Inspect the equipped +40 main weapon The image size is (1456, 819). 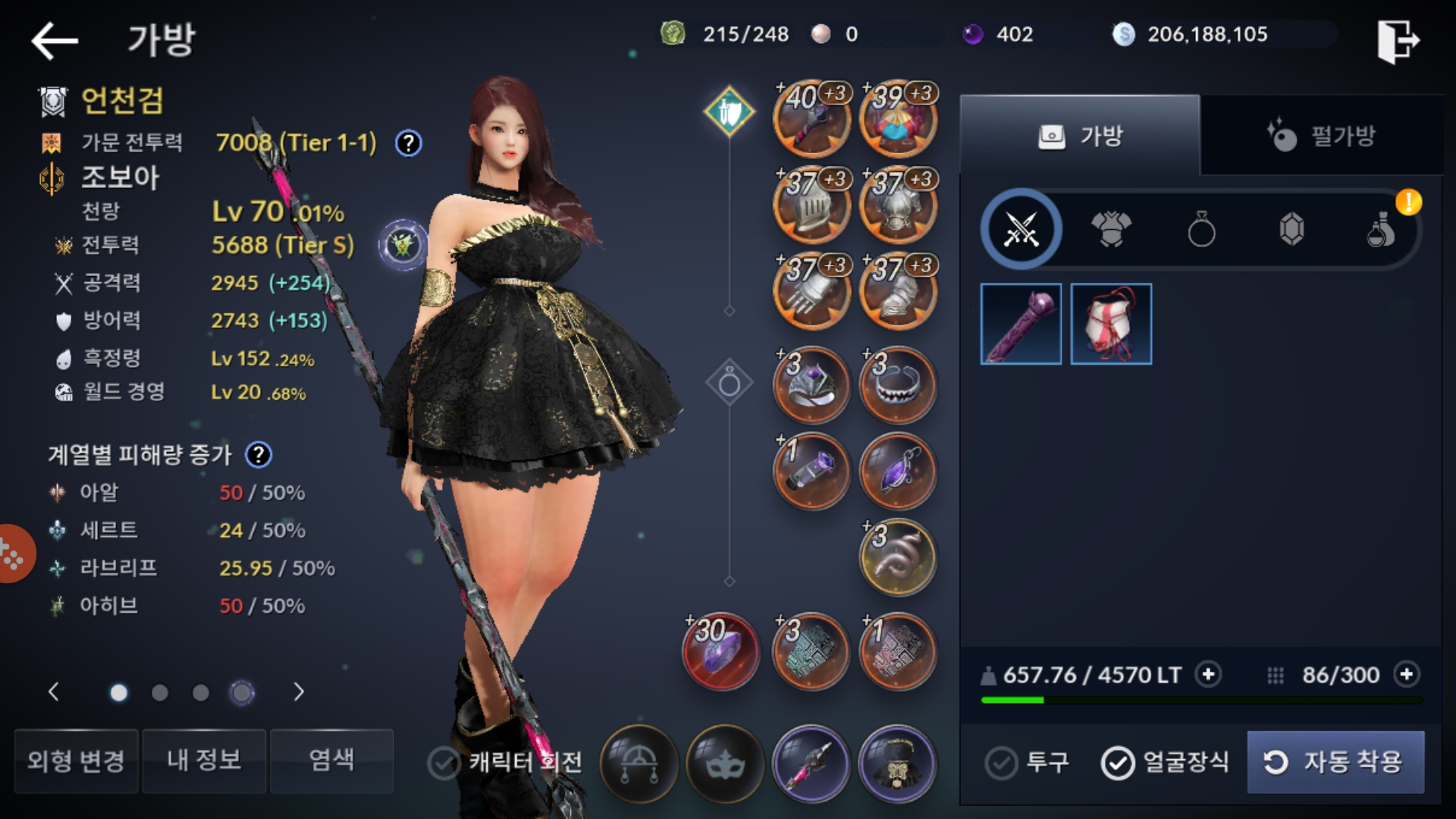point(811,119)
